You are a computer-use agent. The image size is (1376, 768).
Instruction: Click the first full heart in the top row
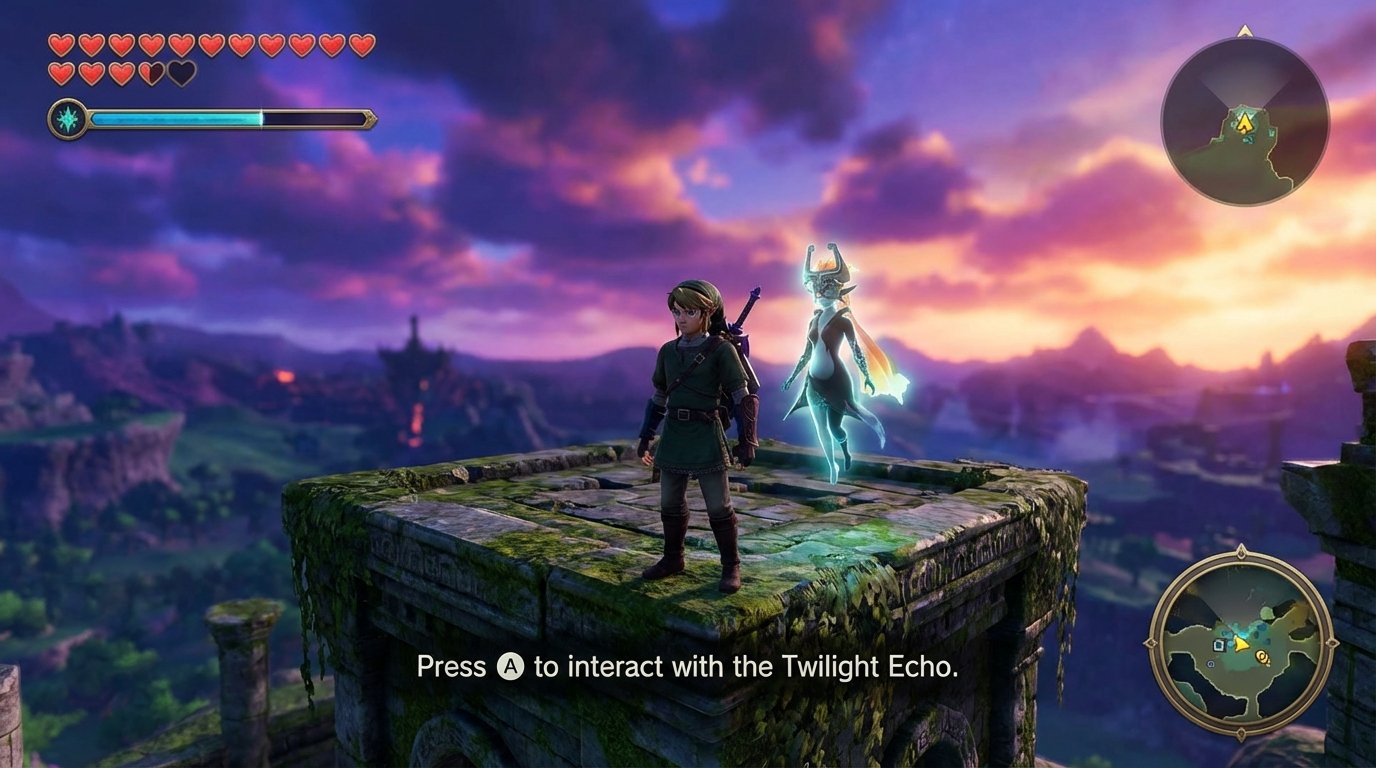[60, 44]
